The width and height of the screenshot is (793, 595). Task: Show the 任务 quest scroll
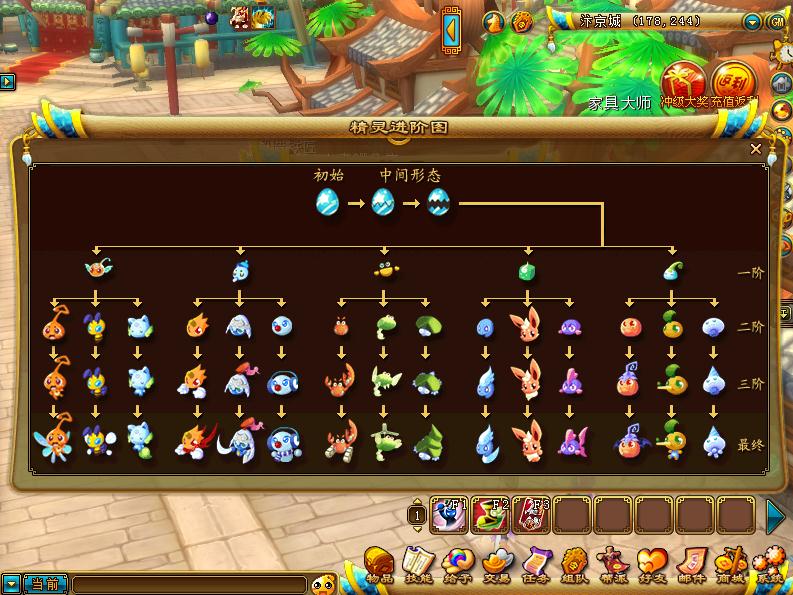tap(535, 563)
